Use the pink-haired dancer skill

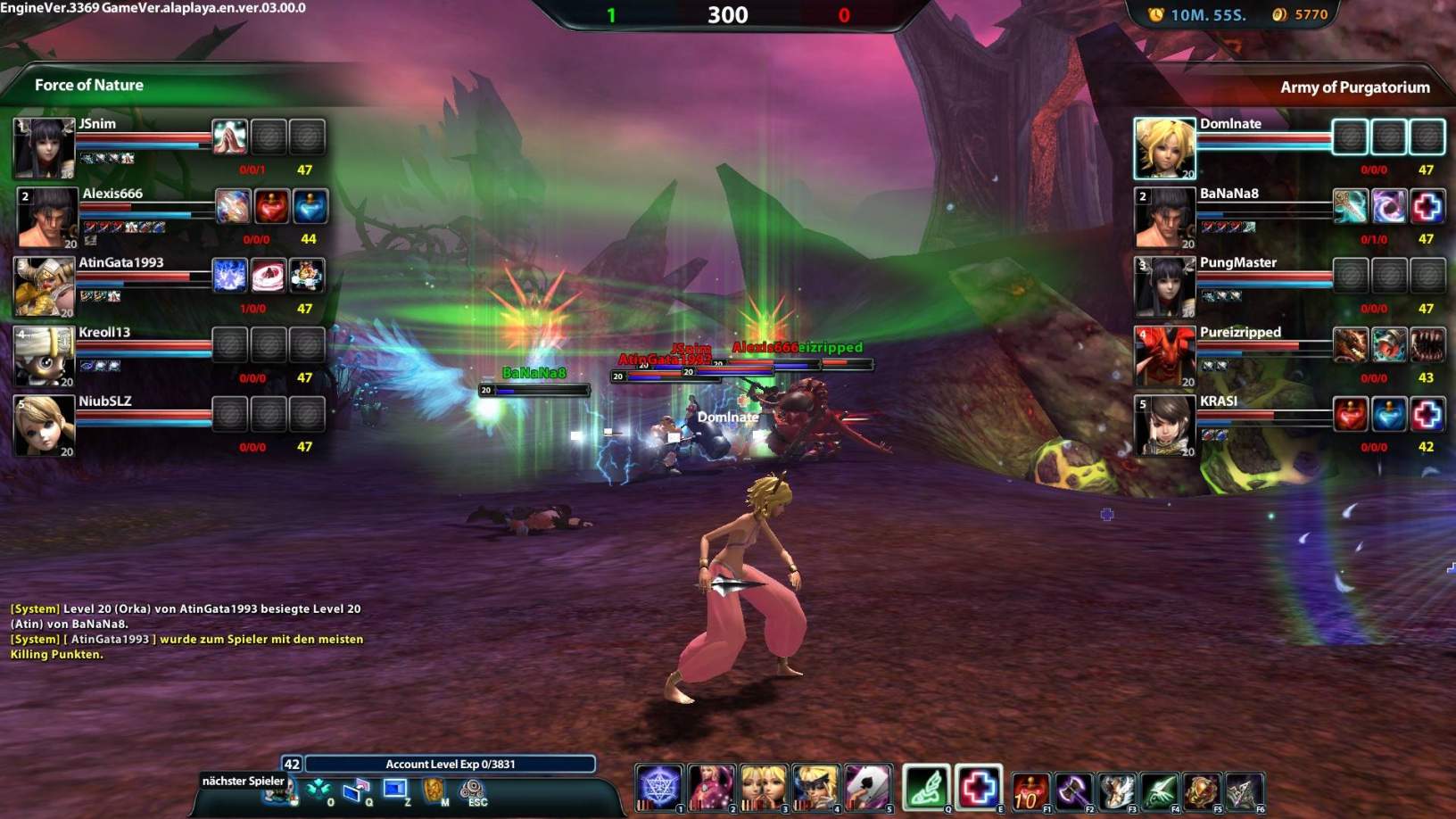[x=711, y=787]
